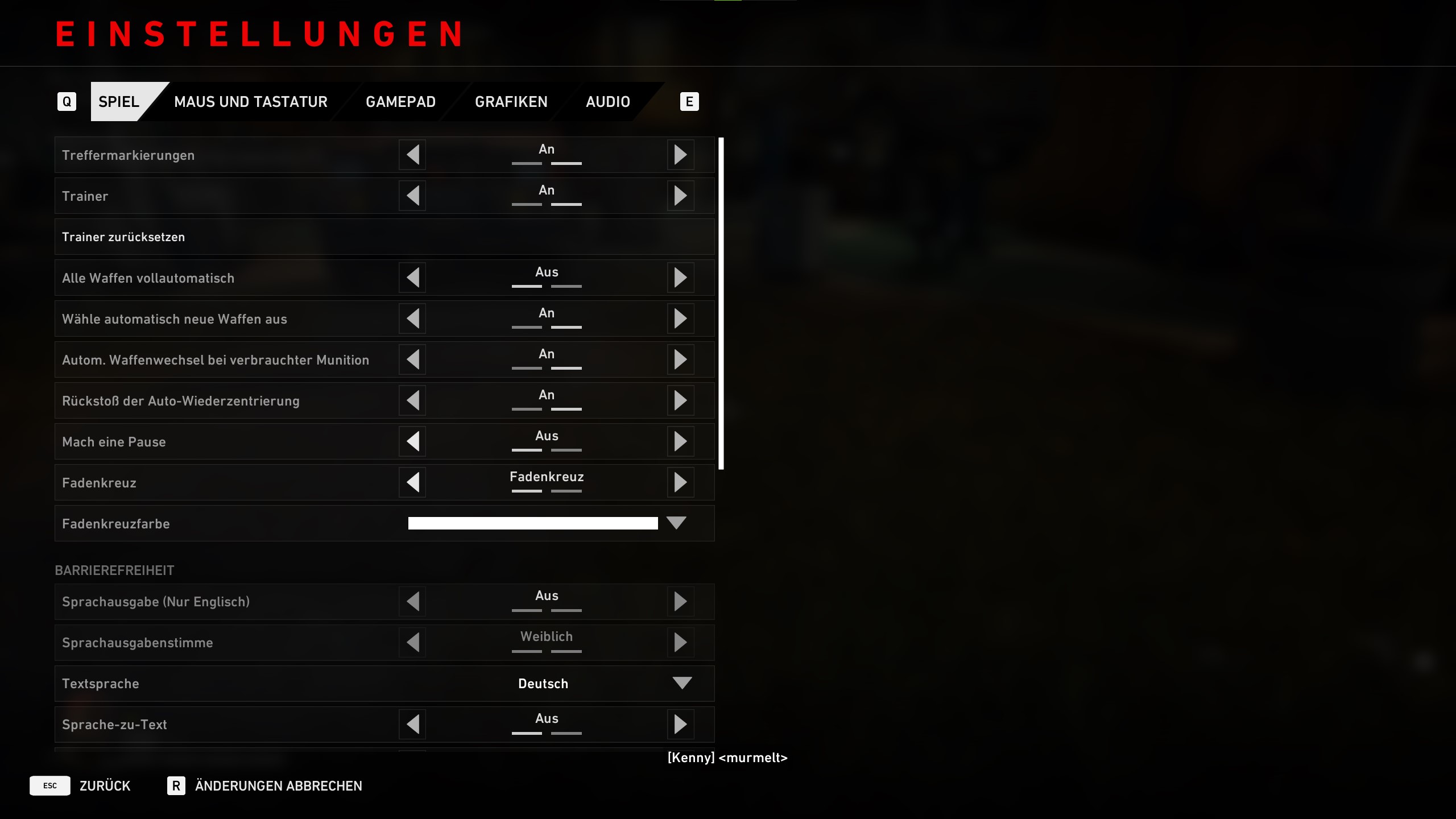The width and height of the screenshot is (1456, 819).
Task: Open the Gamepad settings tab
Action: coord(400,102)
